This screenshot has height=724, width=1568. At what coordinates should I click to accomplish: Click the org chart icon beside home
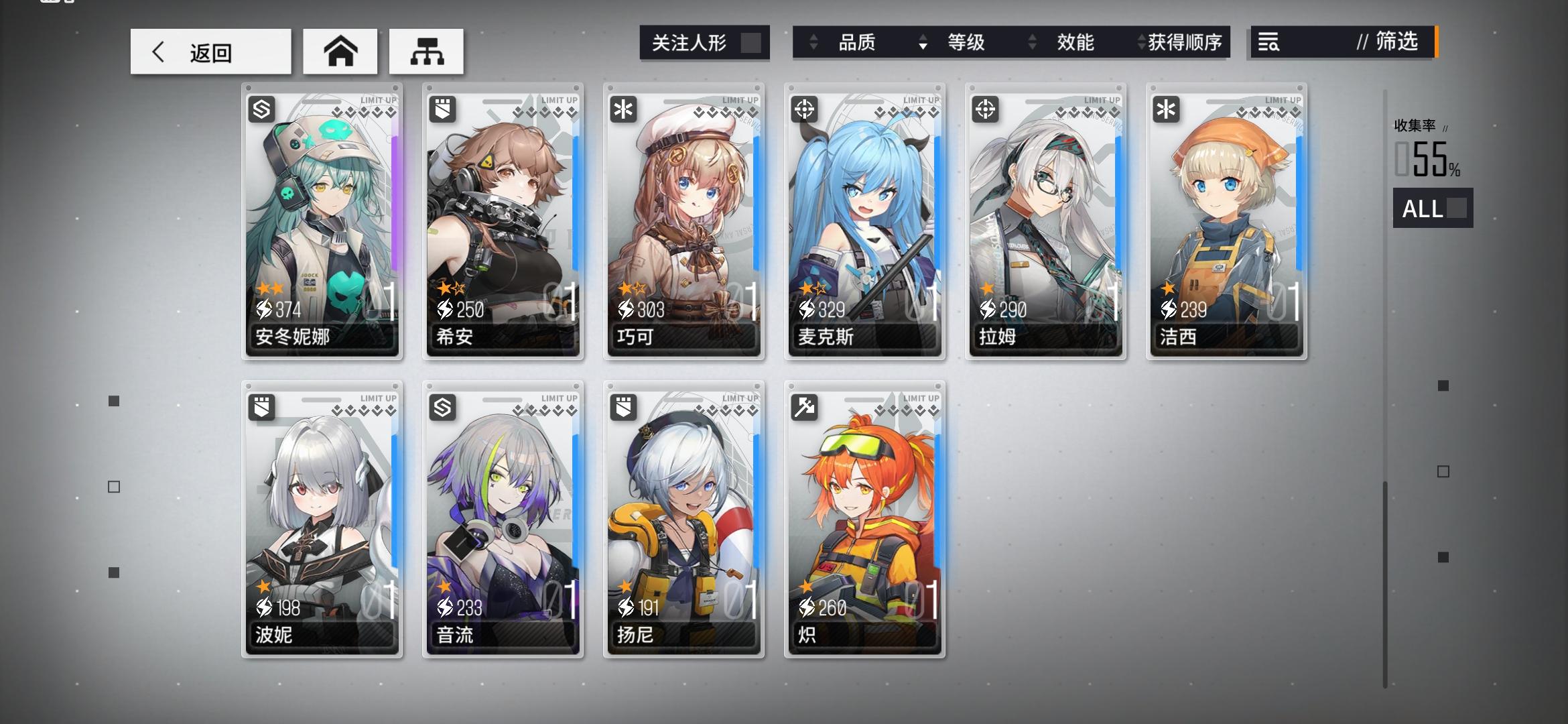(426, 50)
